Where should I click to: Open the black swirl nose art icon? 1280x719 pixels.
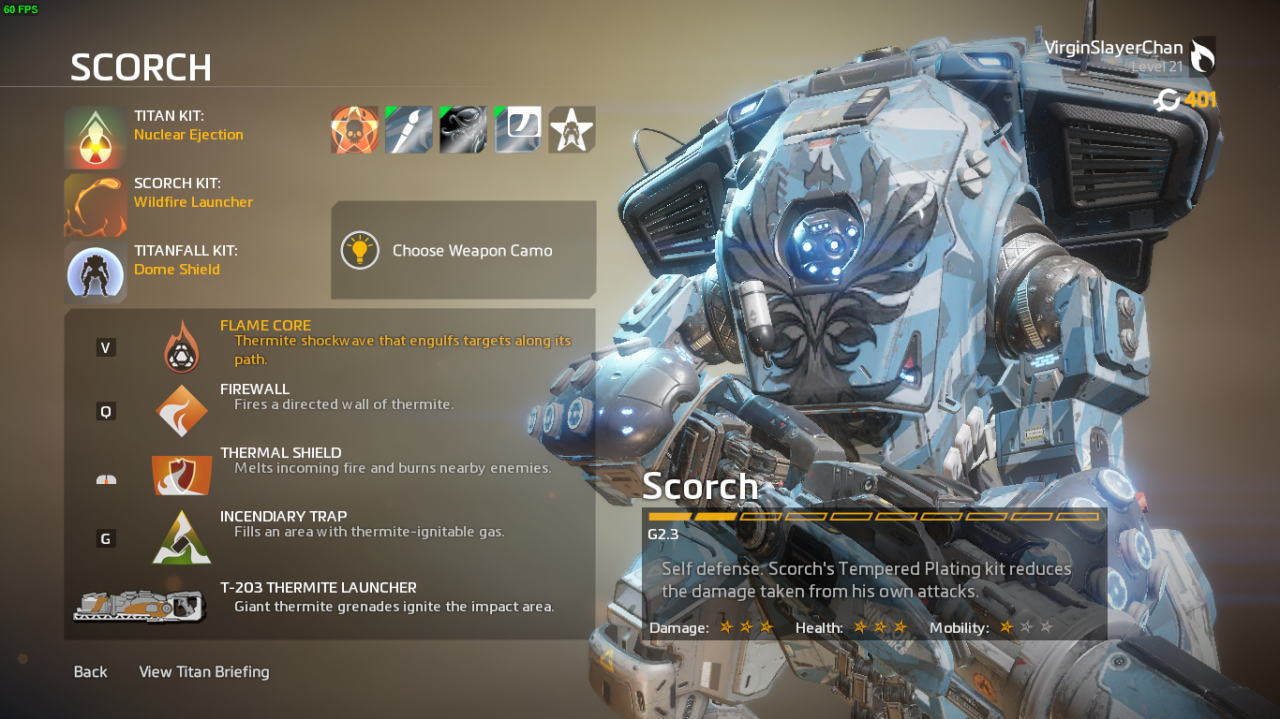pos(463,130)
